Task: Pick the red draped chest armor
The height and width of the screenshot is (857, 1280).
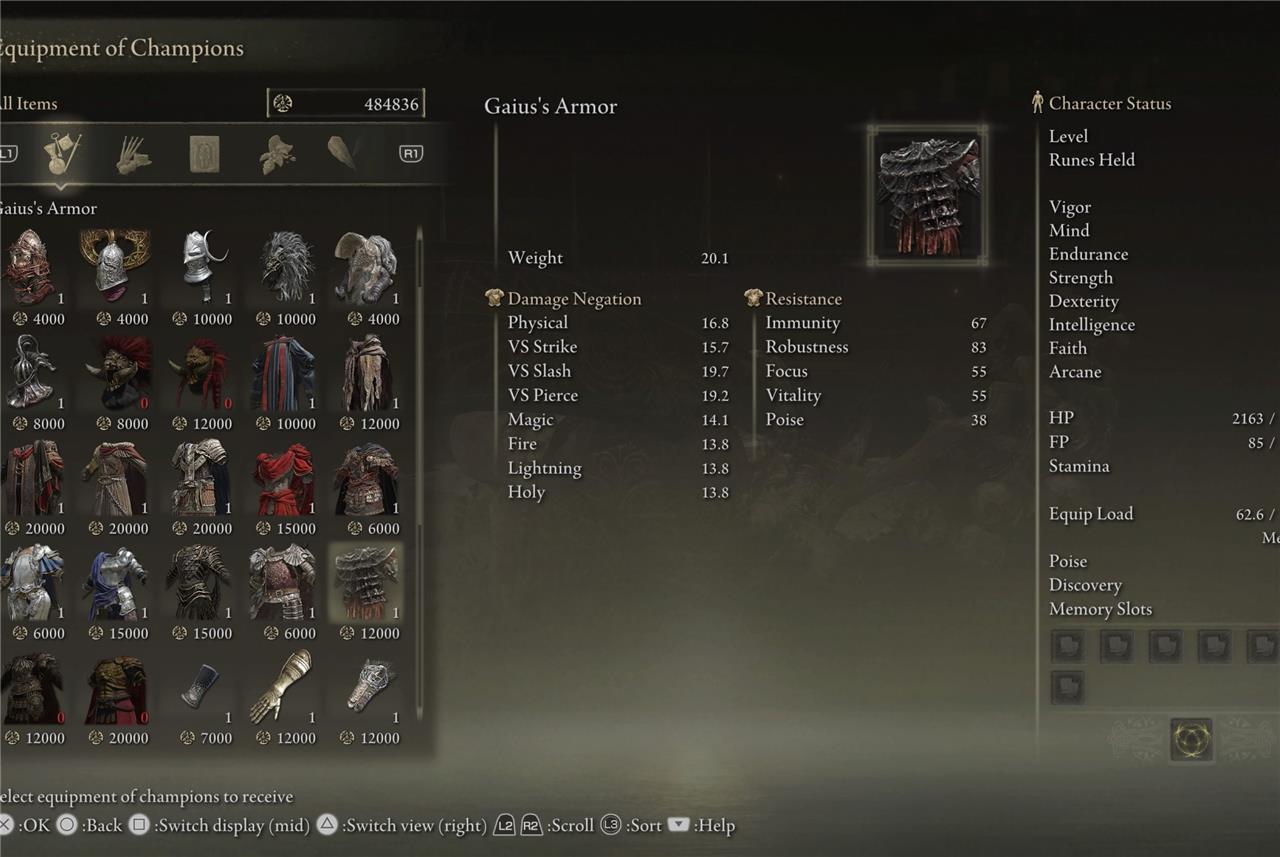Action: click(284, 479)
